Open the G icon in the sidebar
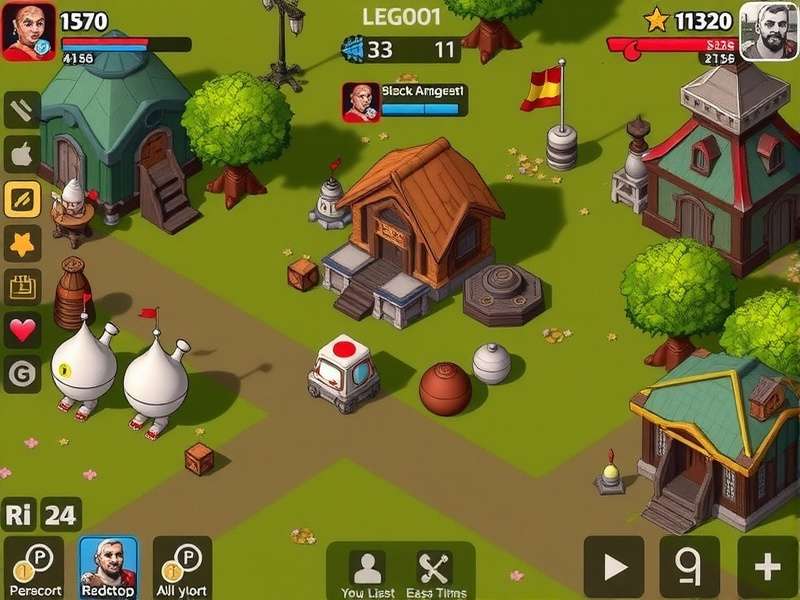The height and width of the screenshot is (600, 800). pos(22,374)
